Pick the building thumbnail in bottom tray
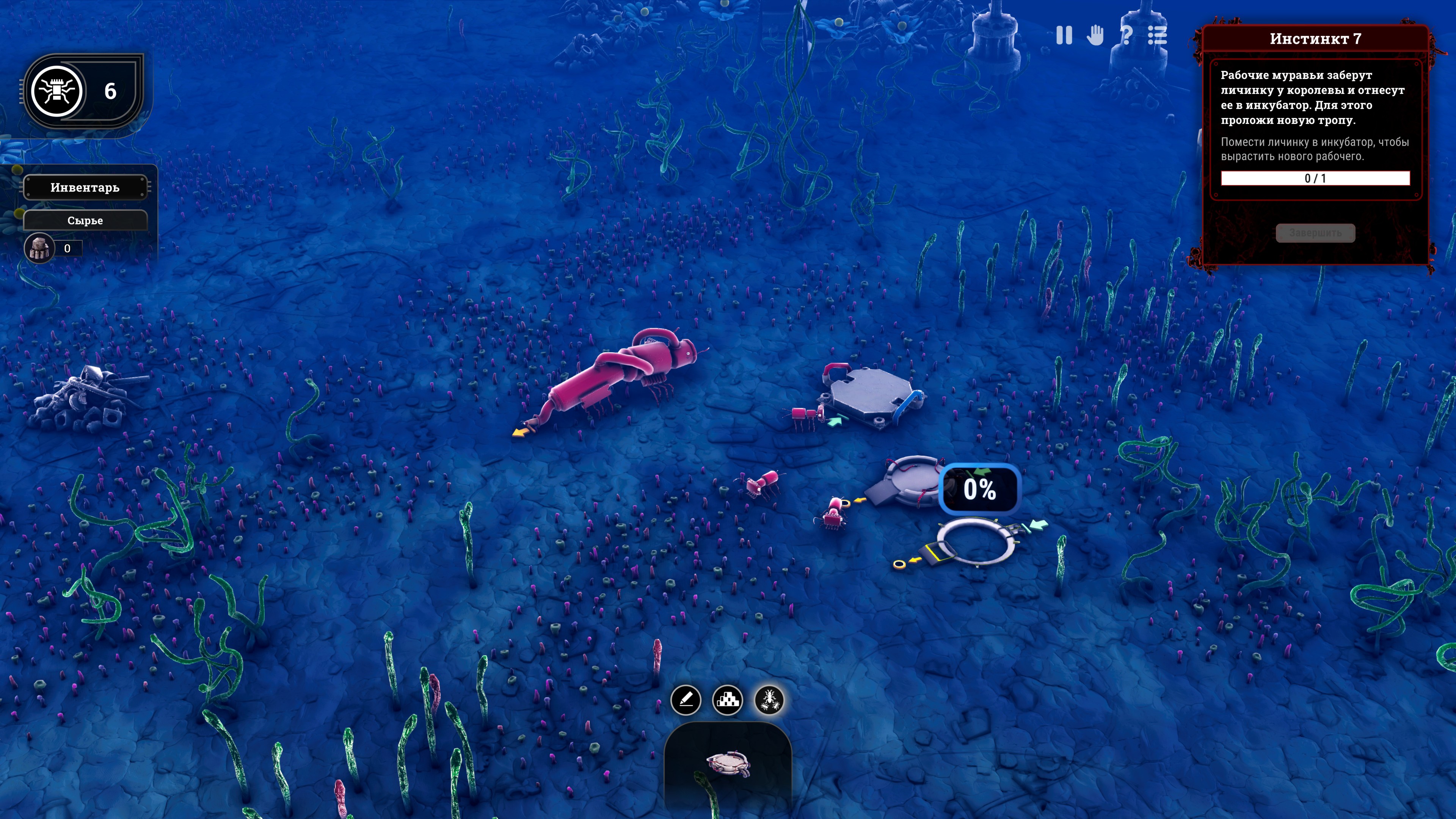The height and width of the screenshot is (819, 1456). coord(728,764)
